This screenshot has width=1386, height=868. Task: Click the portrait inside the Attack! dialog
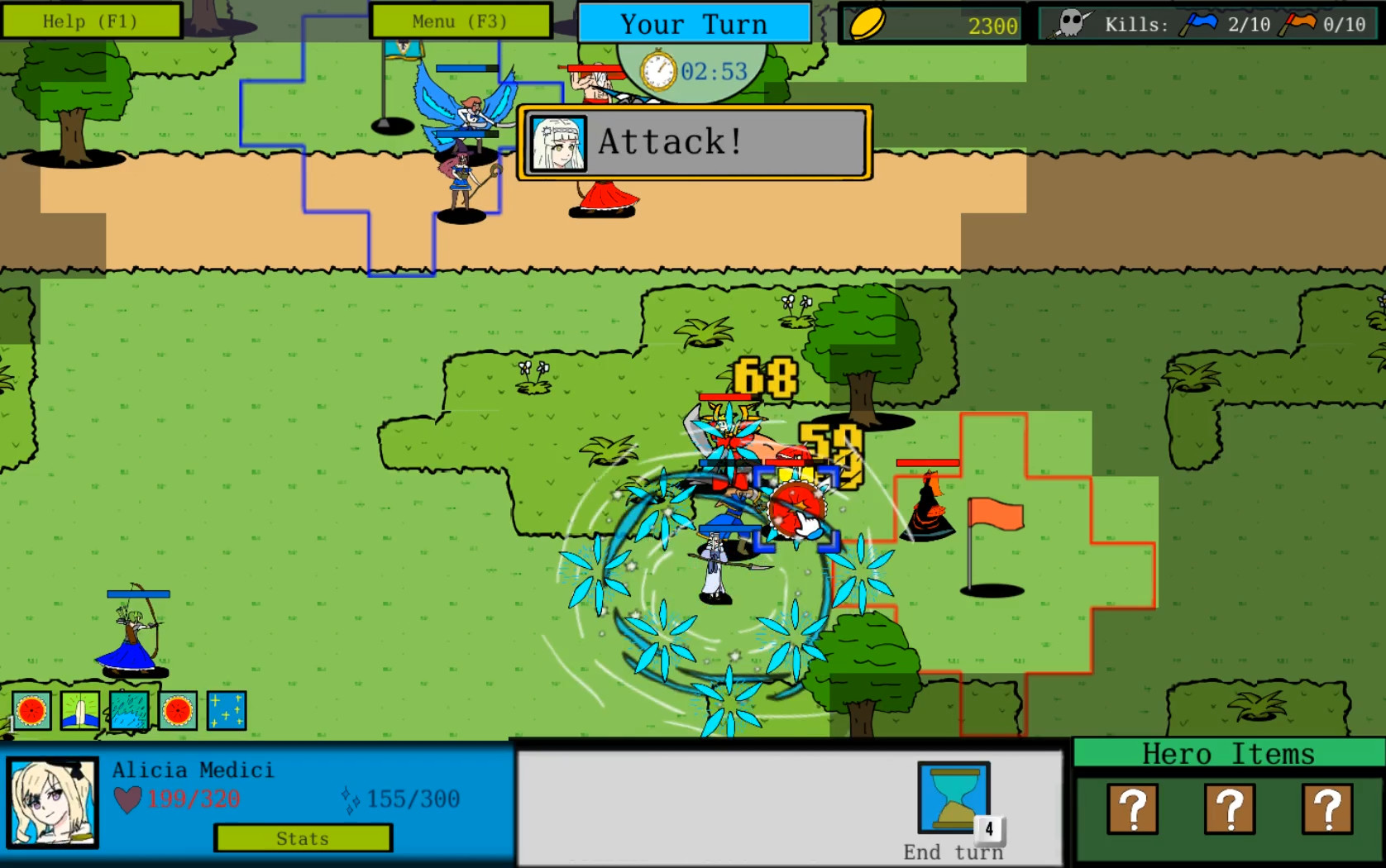561,142
